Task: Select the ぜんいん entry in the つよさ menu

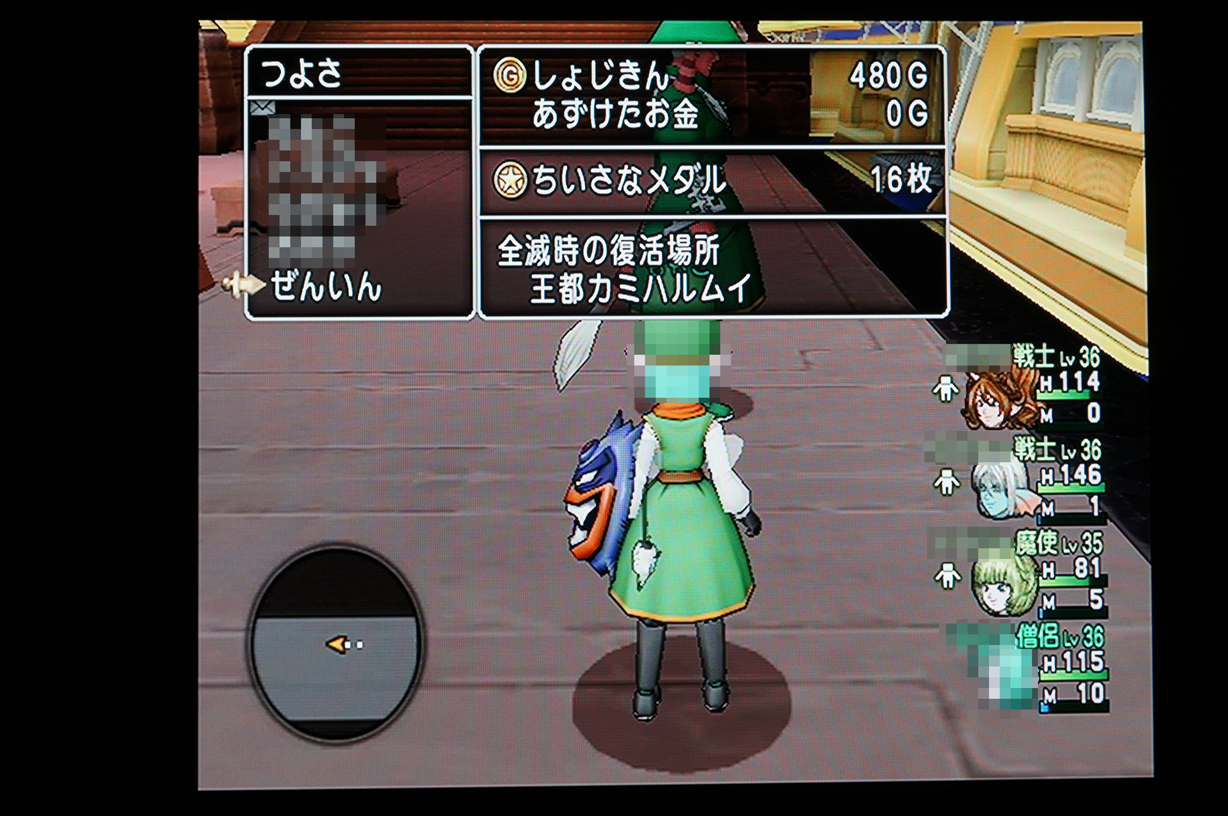Action: (x=325, y=288)
